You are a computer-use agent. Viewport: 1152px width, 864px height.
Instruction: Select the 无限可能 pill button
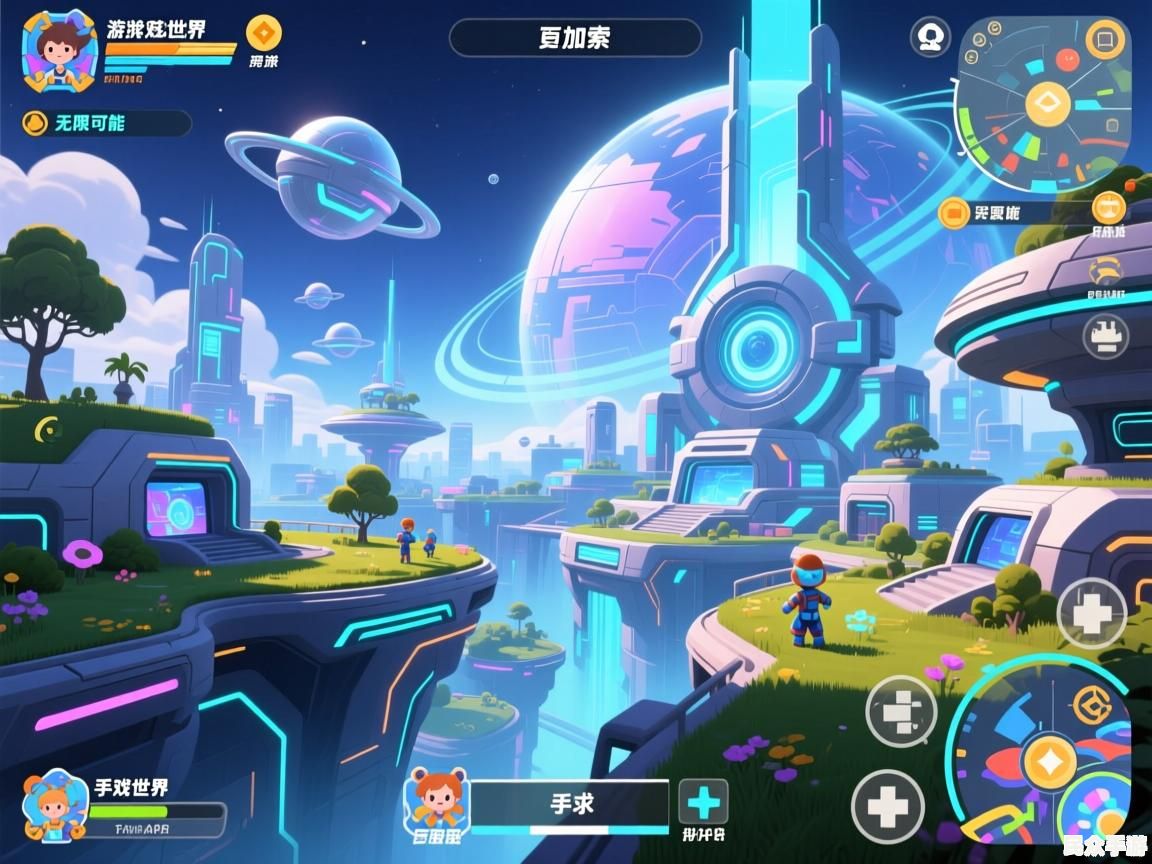(x=105, y=123)
